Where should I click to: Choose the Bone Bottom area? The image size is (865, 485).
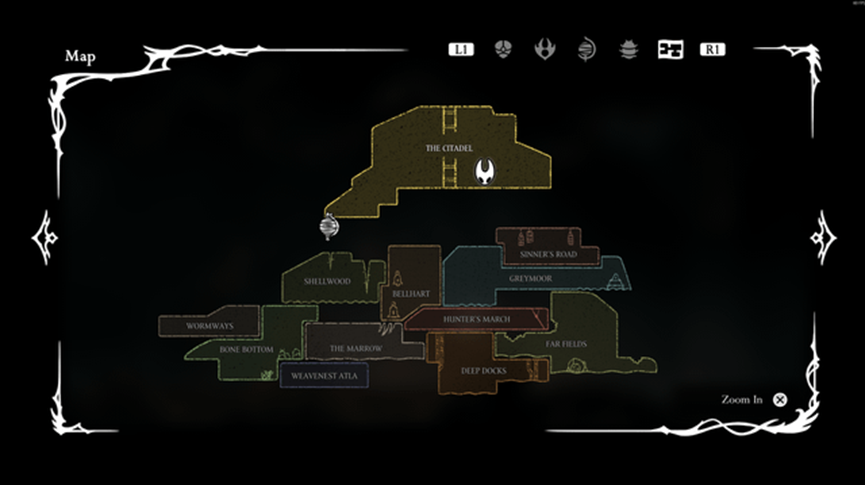247,349
